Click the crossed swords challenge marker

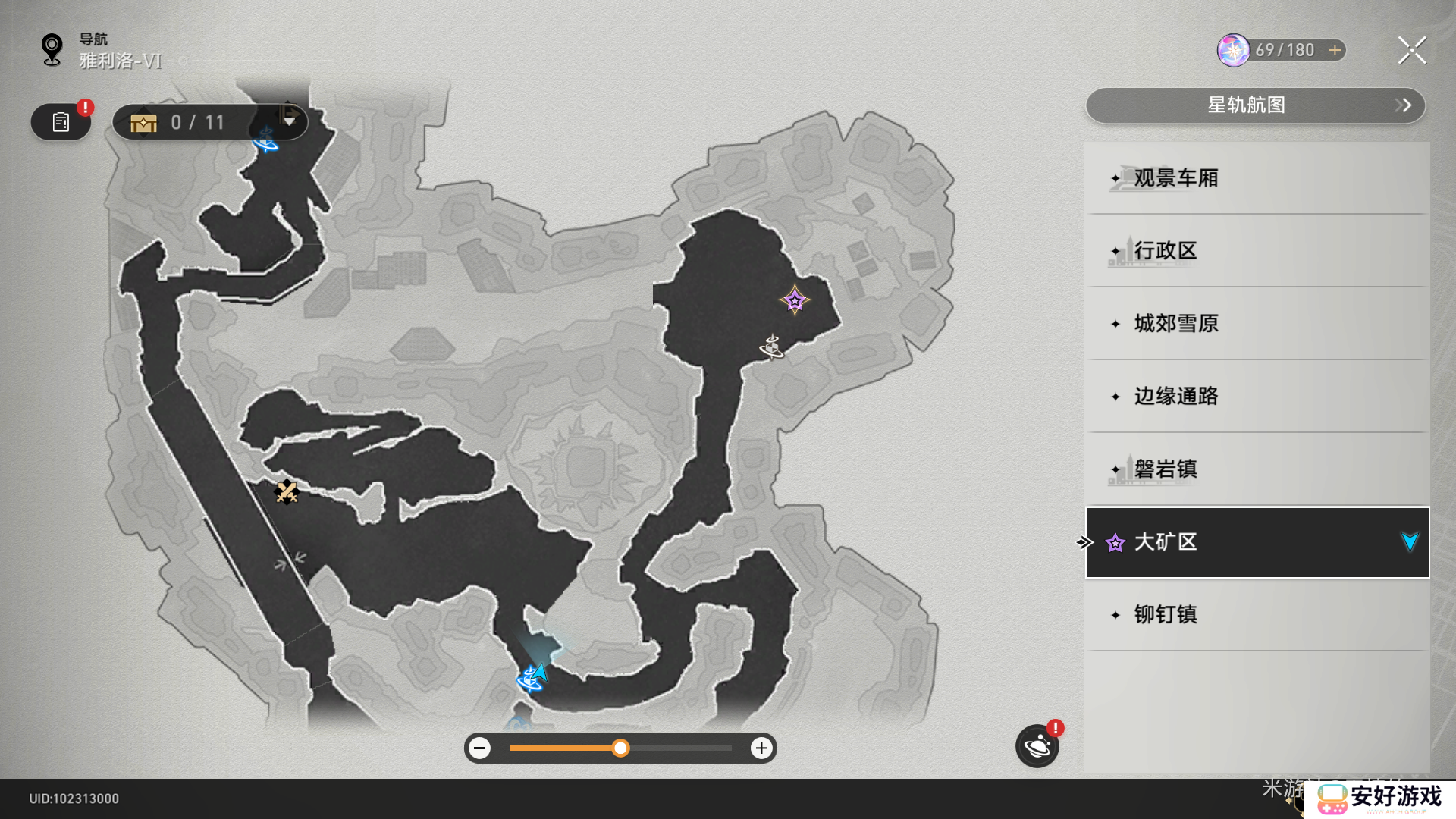pyautogui.click(x=286, y=492)
